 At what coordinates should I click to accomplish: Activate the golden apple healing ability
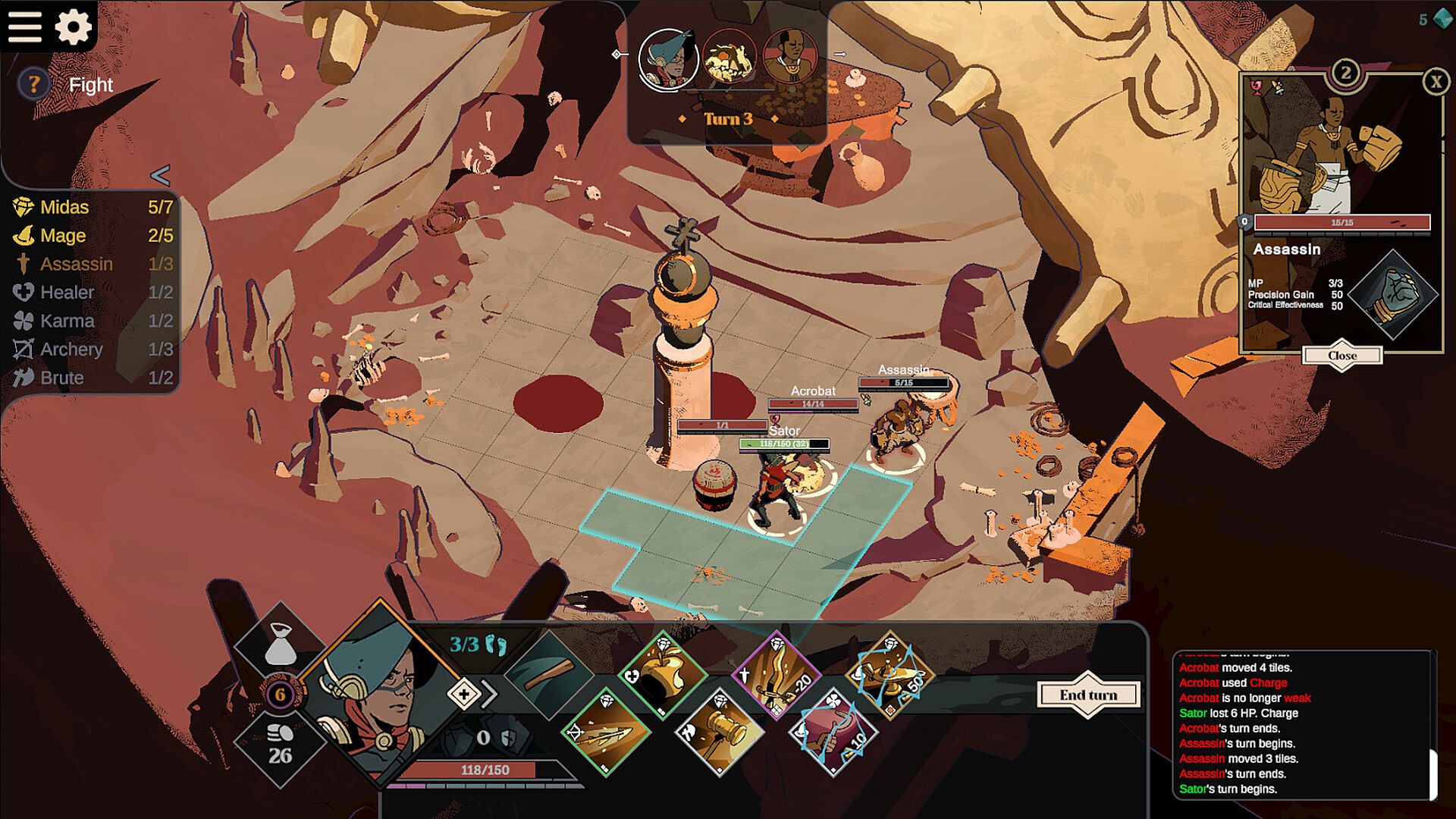pyautogui.click(x=661, y=674)
